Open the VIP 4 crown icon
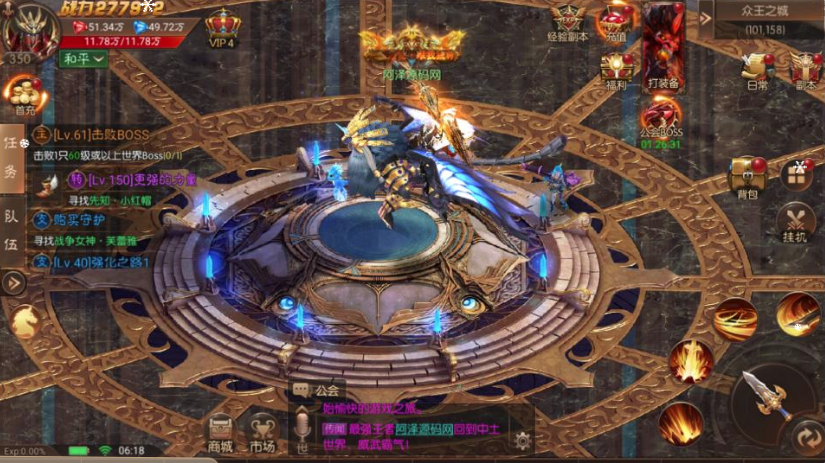Image resolution: width=825 pixels, height=463 pixels. pos(221,27)
